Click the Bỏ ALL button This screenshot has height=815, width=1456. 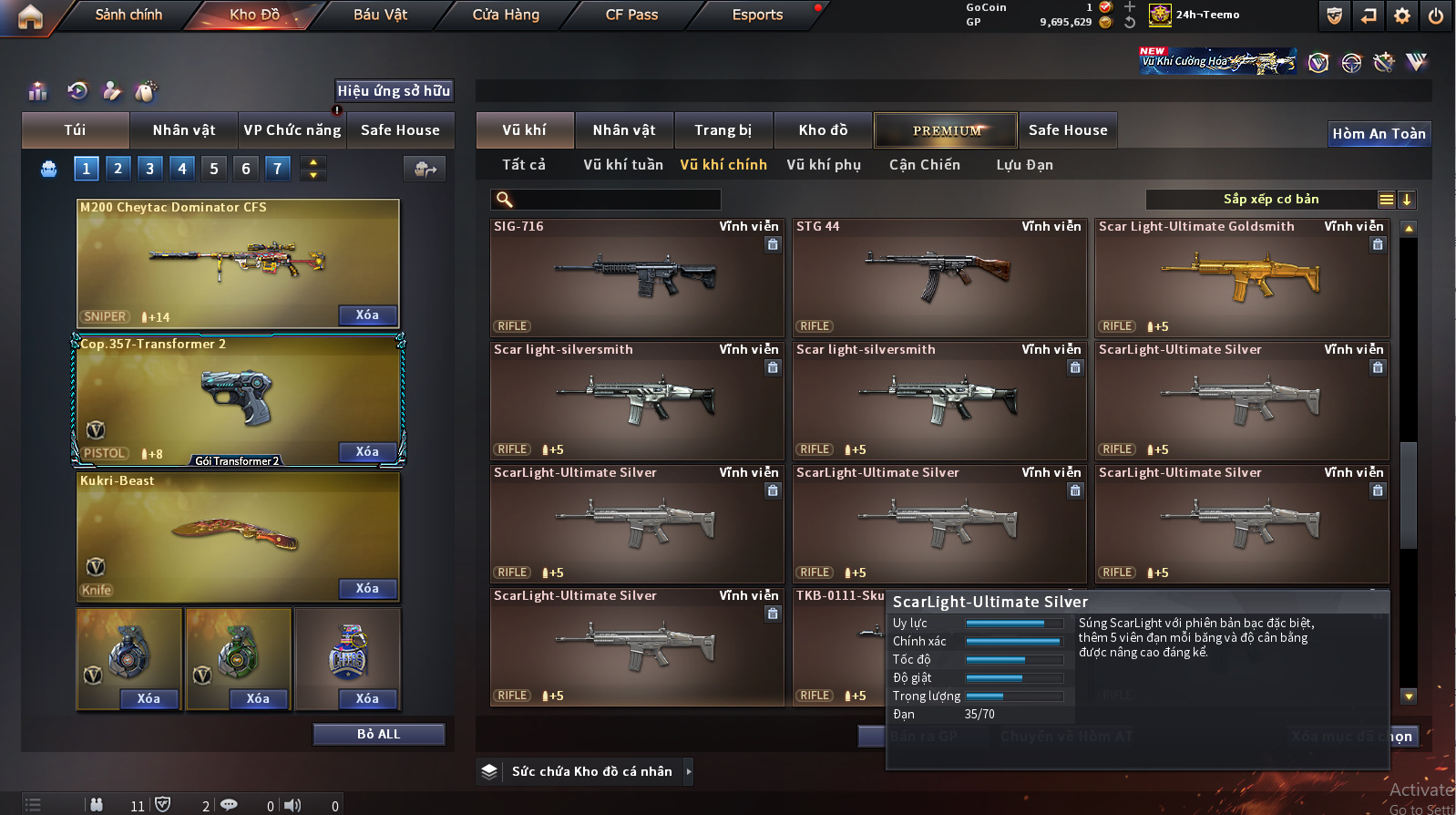coord(378,734)
